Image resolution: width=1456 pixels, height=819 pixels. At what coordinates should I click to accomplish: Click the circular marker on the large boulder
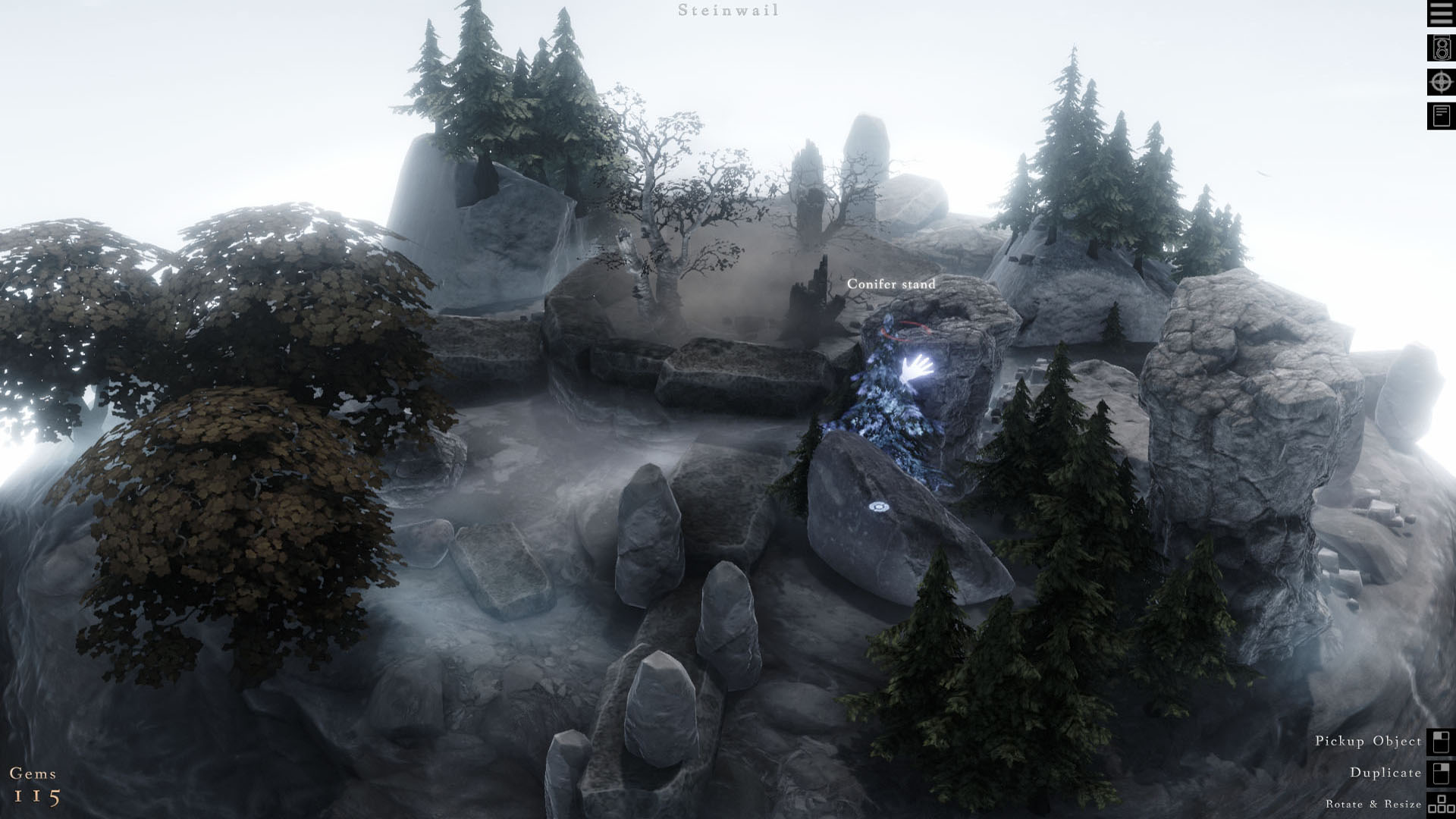[x=879, y=507]
